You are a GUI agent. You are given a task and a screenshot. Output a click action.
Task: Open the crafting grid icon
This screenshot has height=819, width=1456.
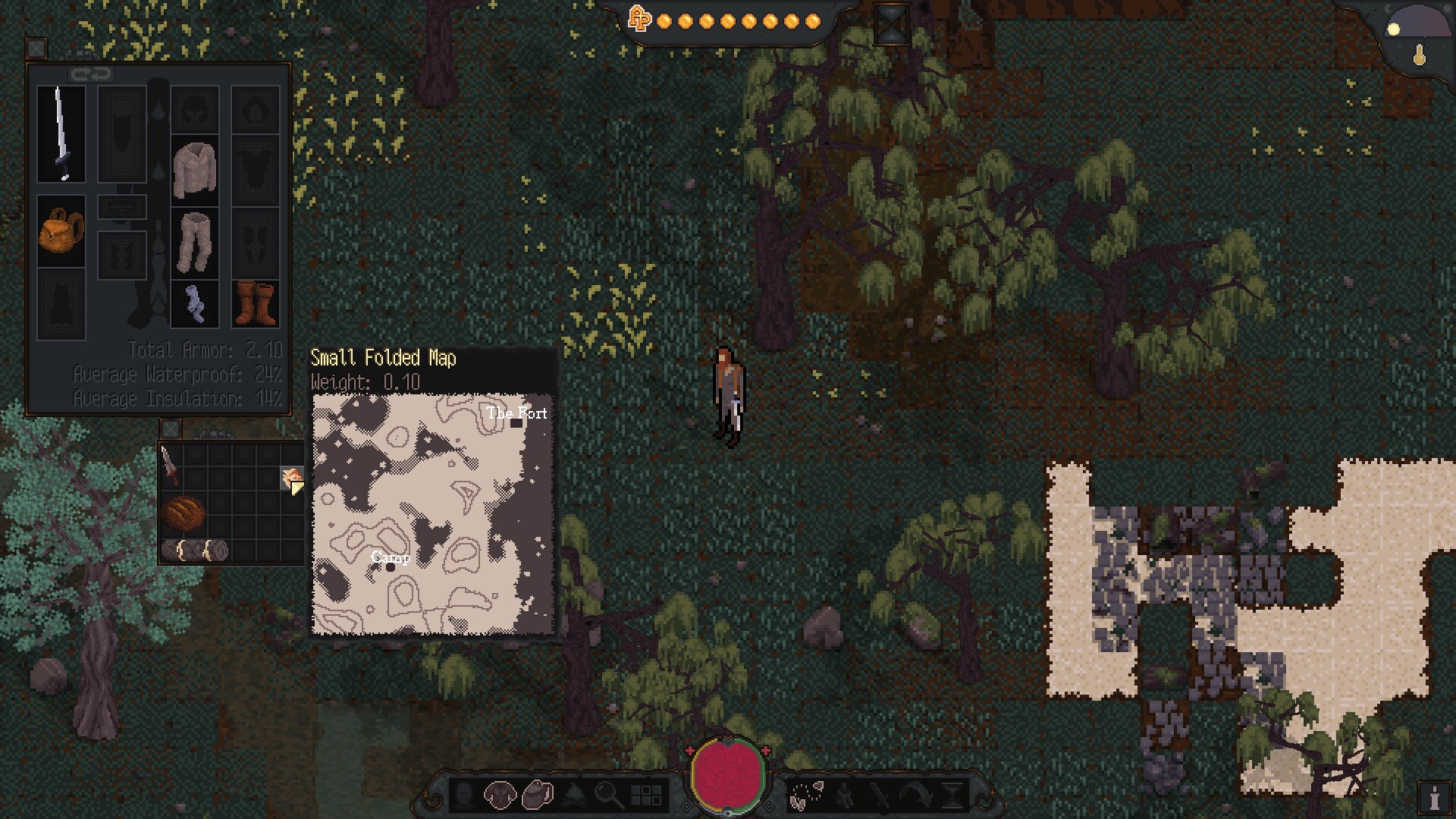point(648,795)
